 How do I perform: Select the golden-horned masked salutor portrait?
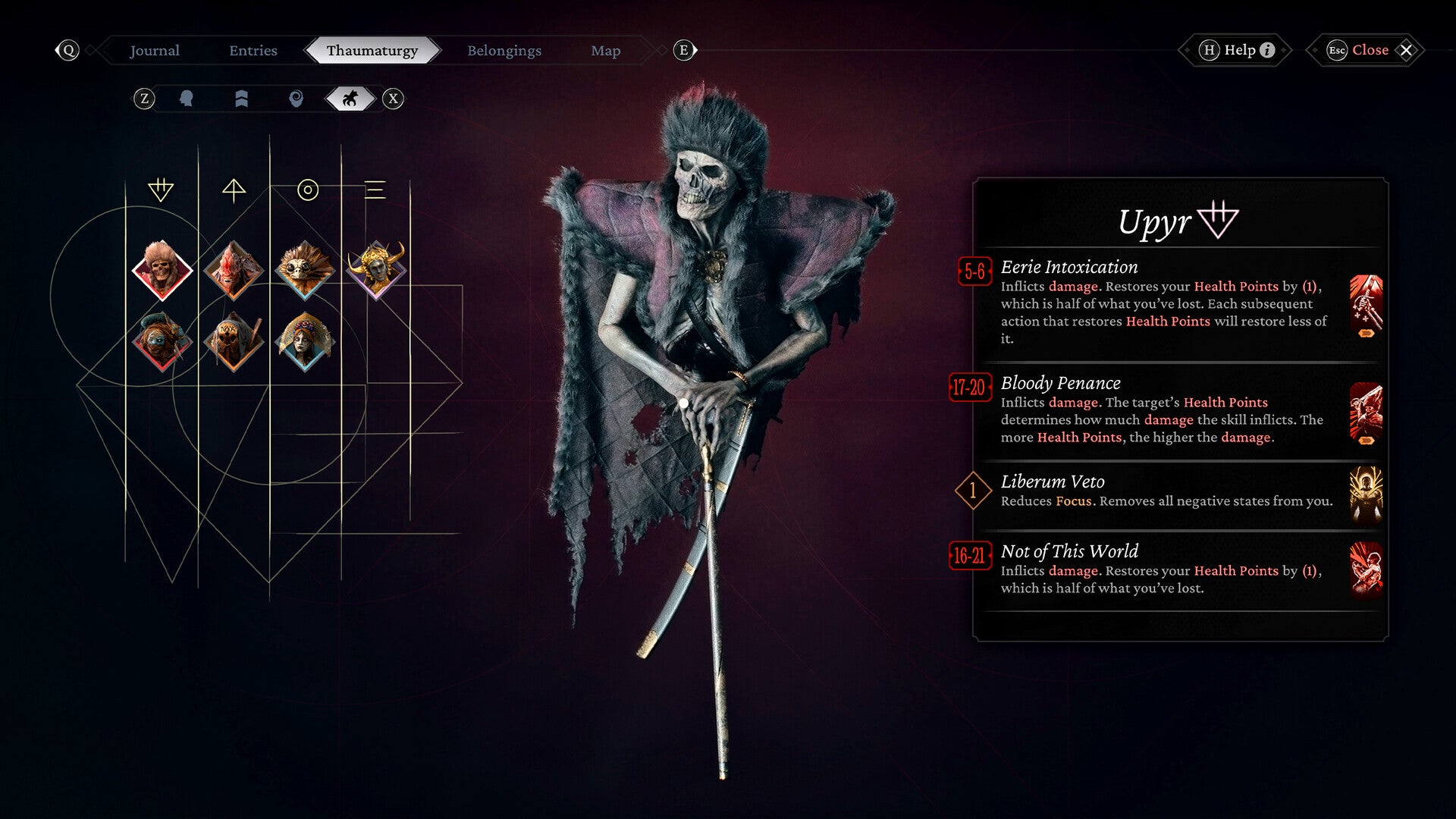point(376,268)
